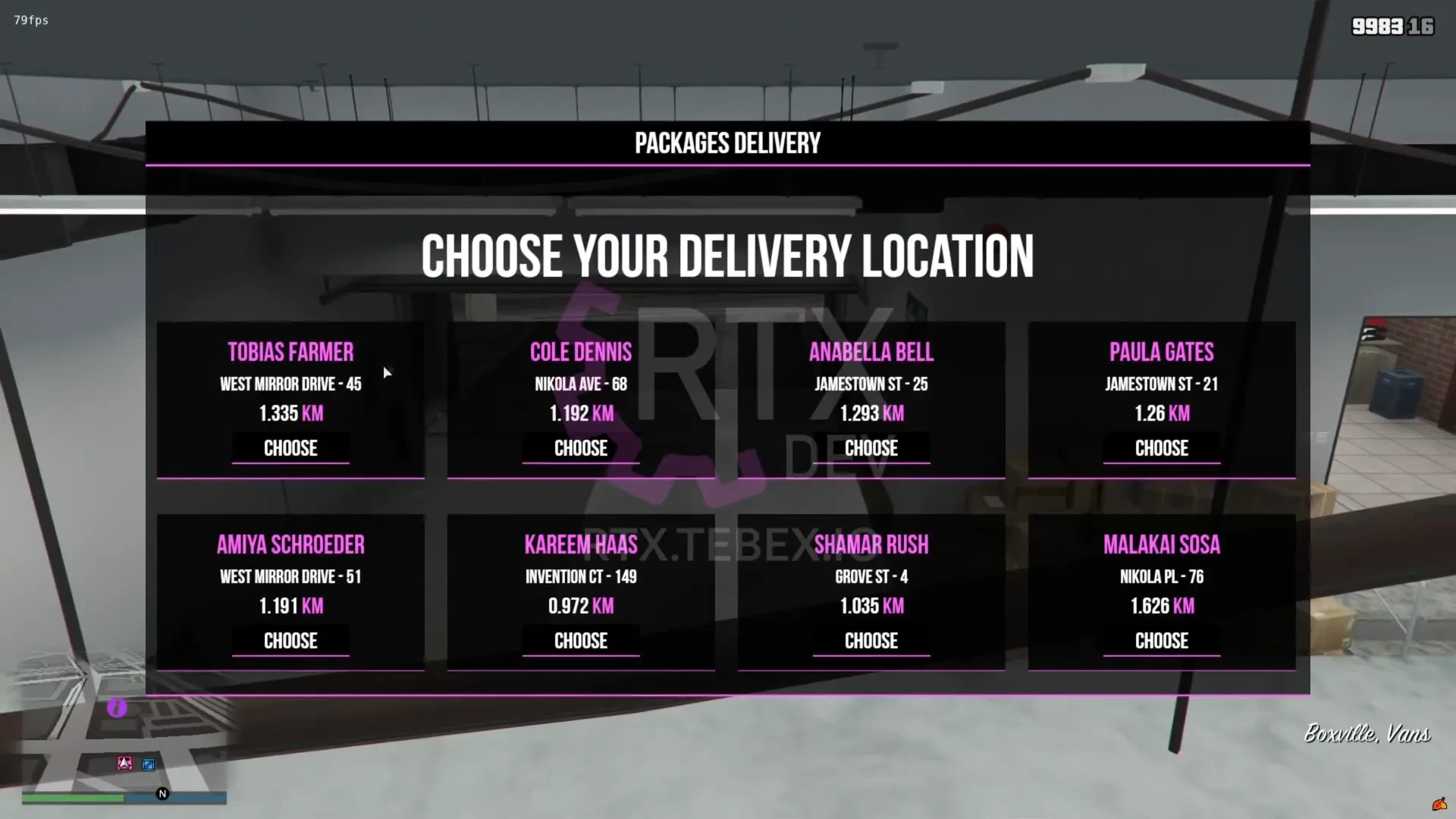
Task: Choose Shamar Rush's Grove St delivery
Action: coord(871,641)
